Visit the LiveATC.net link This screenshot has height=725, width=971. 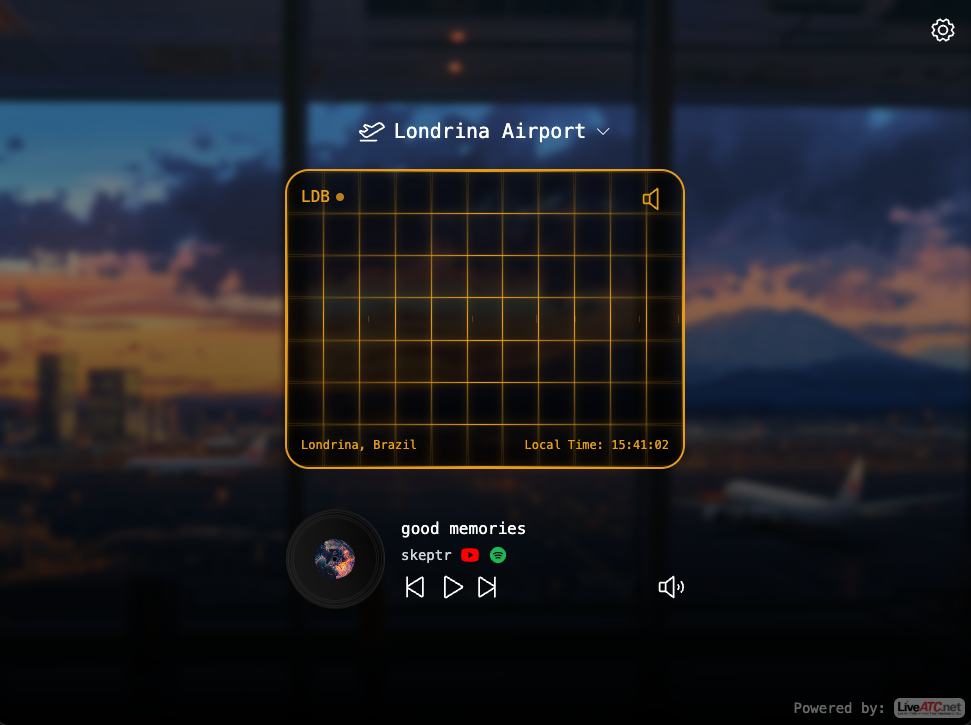pyautogui.click(x=928, y=708)
